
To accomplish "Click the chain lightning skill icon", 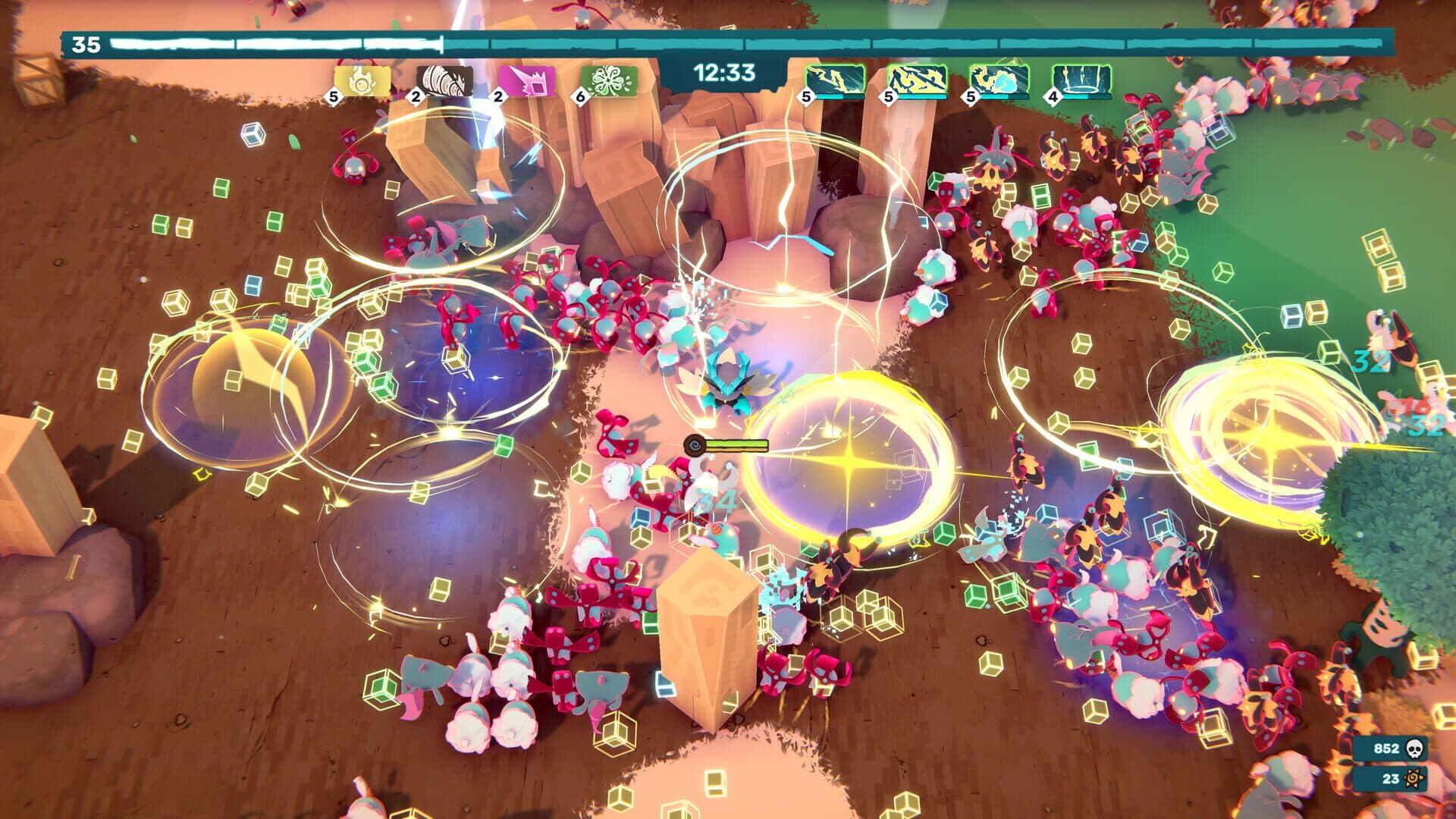I will pos(918,80).
